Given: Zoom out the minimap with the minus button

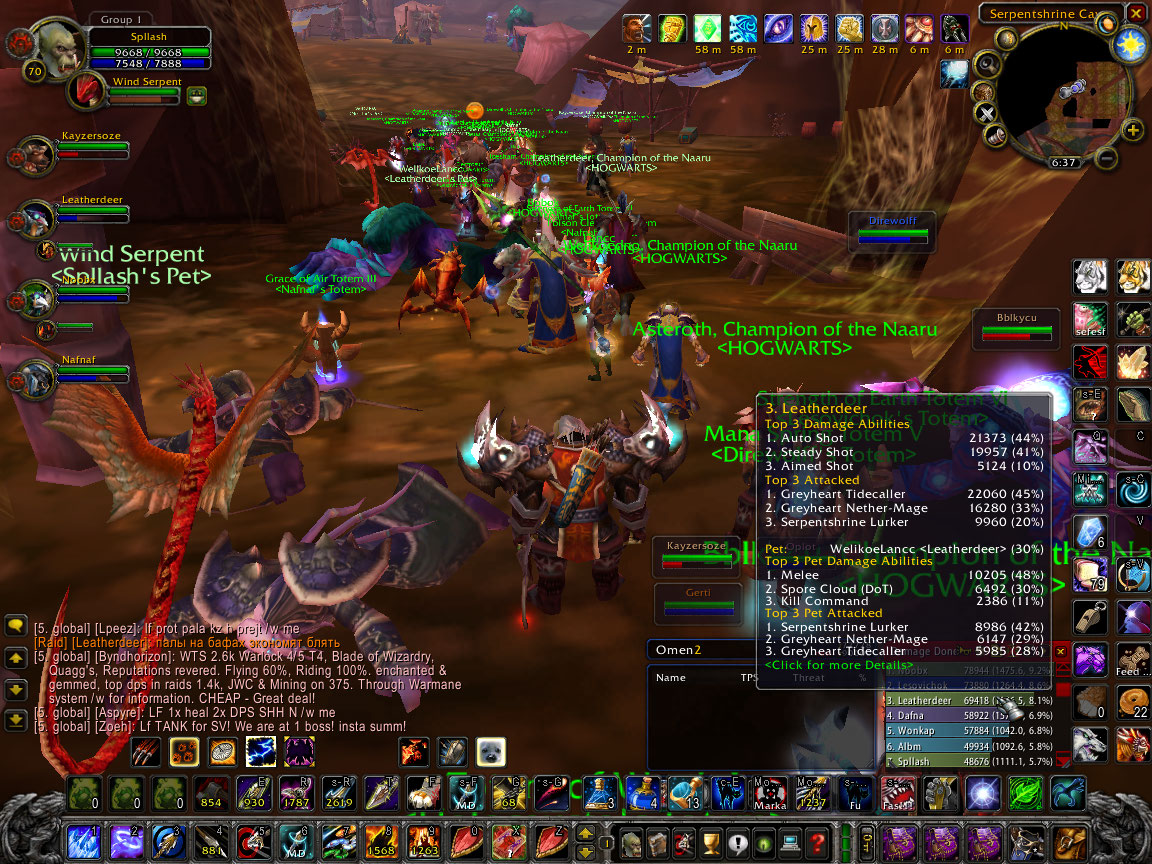Looking at the screenshot, I should coord(1106,157).
